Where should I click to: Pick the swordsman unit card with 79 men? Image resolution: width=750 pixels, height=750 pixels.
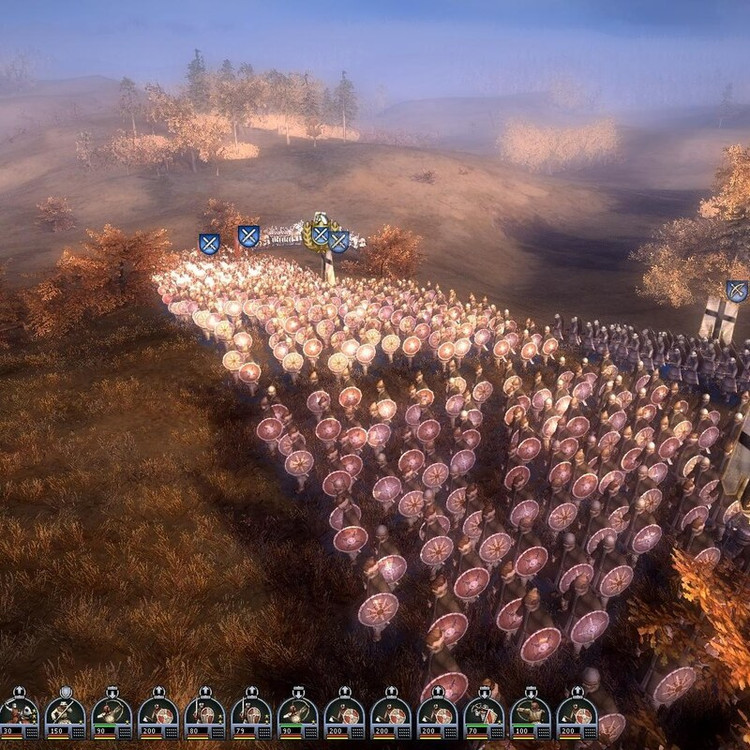pyautogui.click(x=251, y=714)
